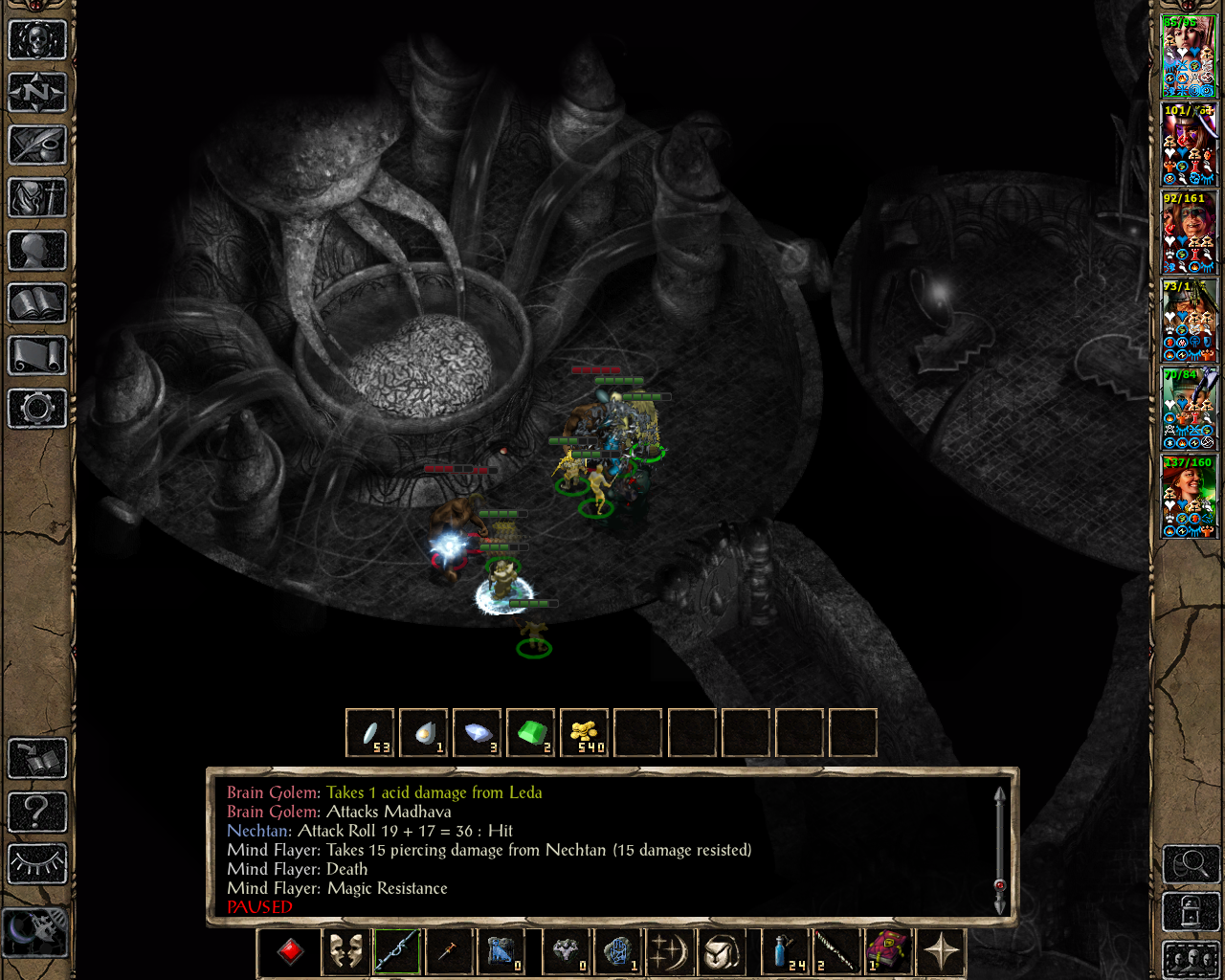Image resolution: width=1225 pixels, height=980 pixels.
Task: Use the blue potion with 24 charges
Action: (x=785, y=951)
